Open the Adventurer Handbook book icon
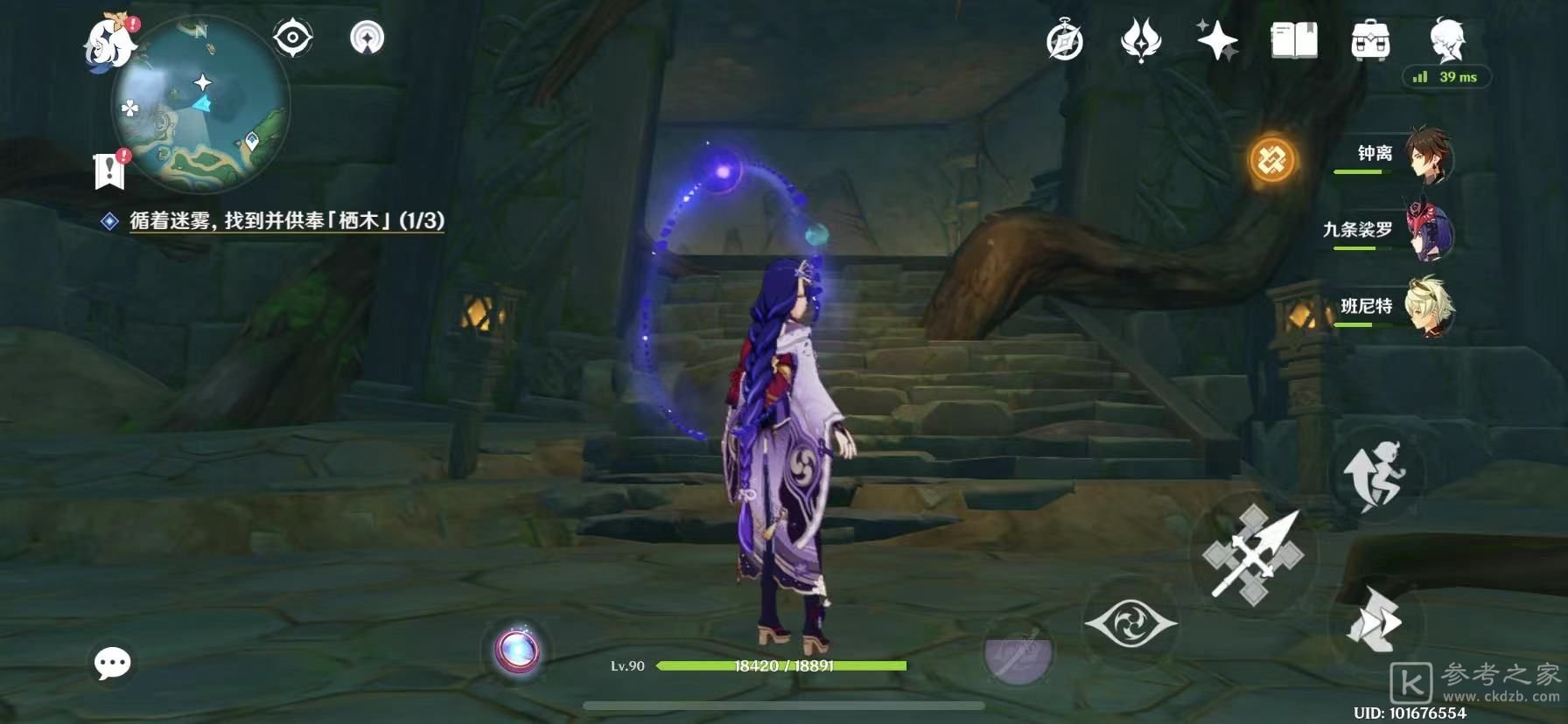The image size is (1568, 724). [x=1293, y=41]
